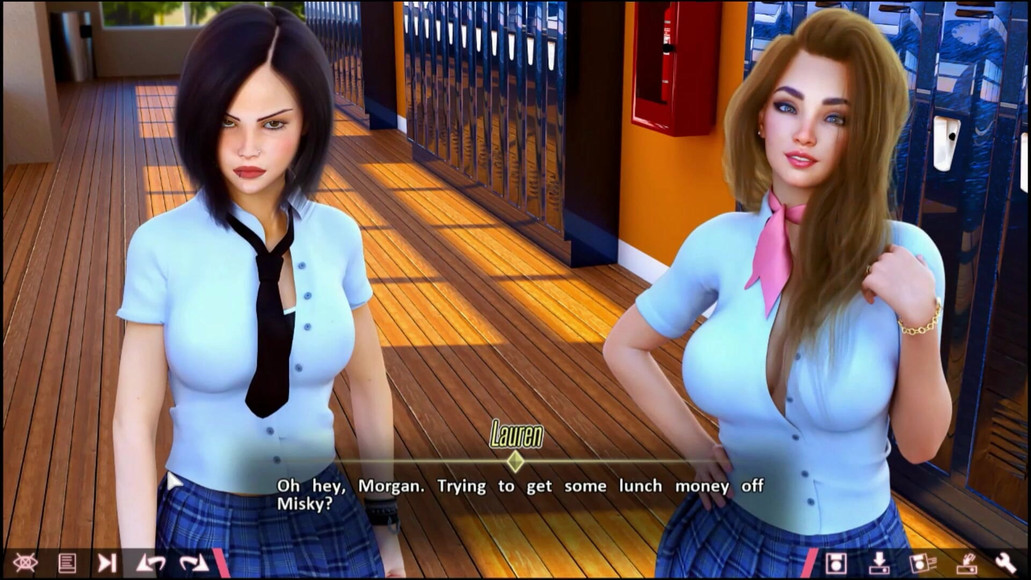1031x580 pixels.
Task: Advance the dialogue using the diamond marker
Action: (x=515, y=461)
